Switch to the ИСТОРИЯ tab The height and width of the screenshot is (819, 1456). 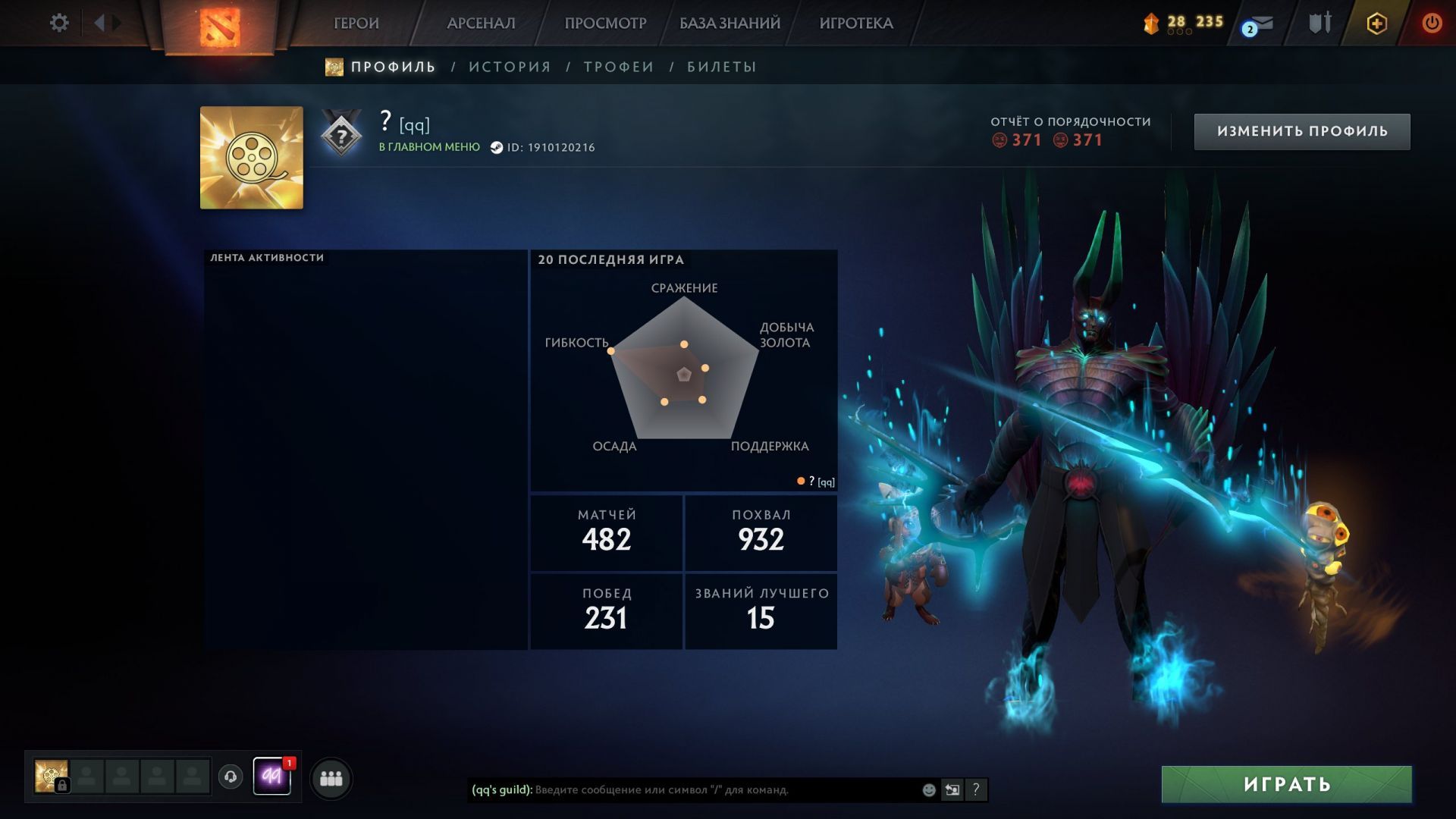[x=510, y=67]
